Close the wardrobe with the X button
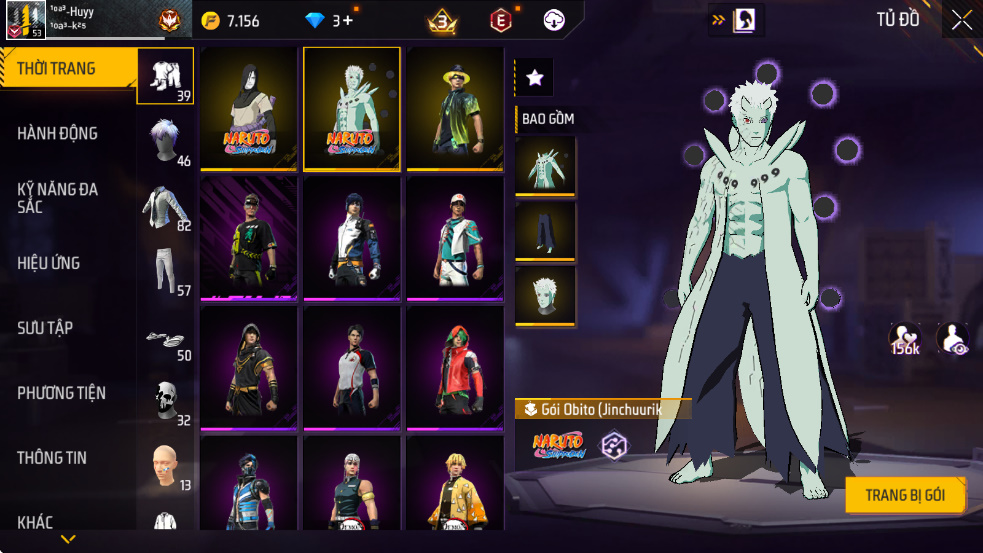 [961, 20]
